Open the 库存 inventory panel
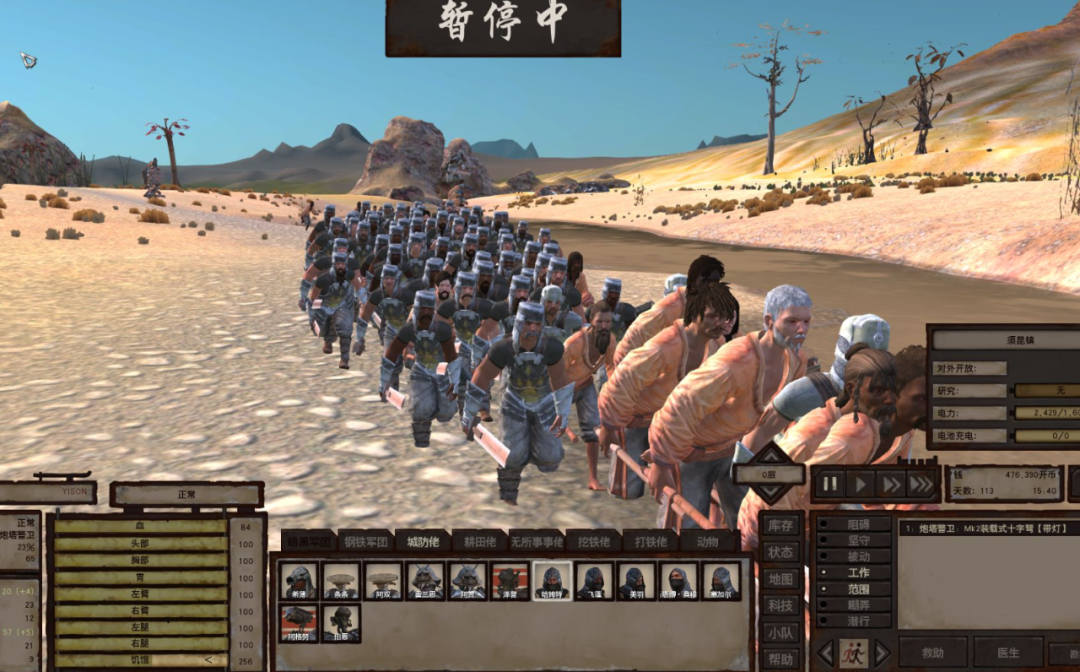Viewport: 1080px width, 672px height. point(780,525)
